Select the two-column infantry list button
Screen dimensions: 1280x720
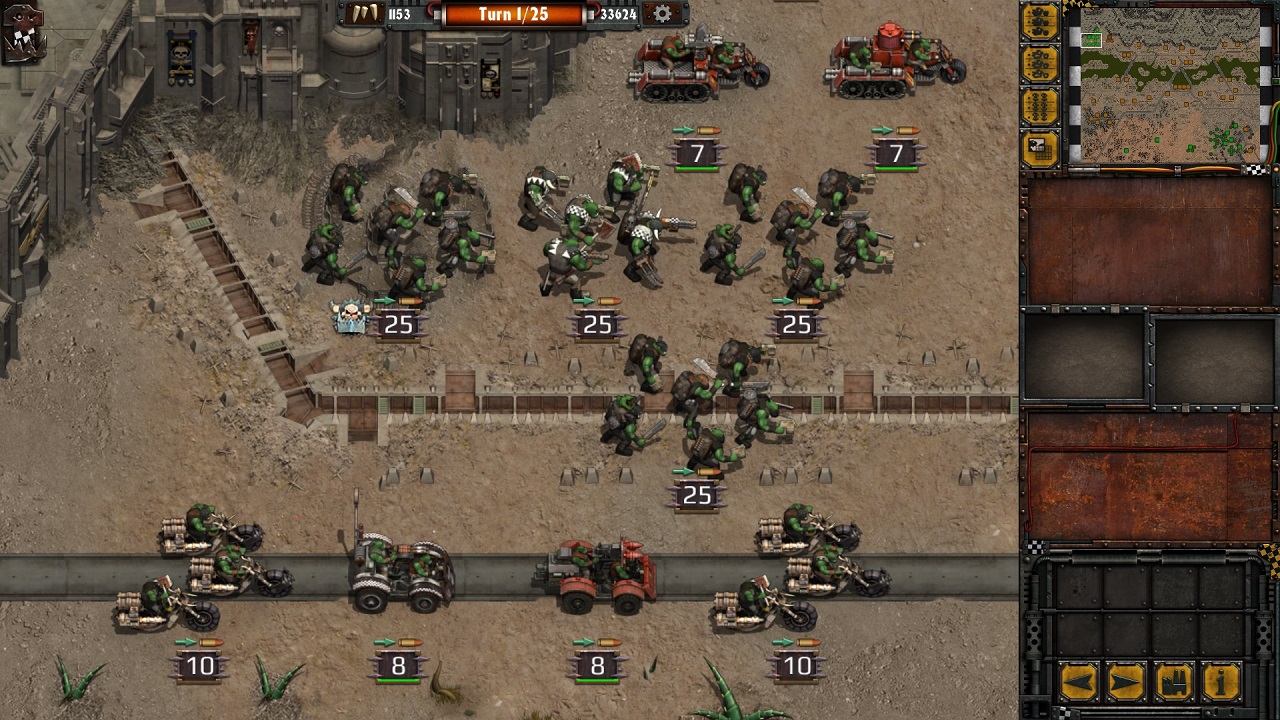pyautogui.click(x=1040, y=106)
